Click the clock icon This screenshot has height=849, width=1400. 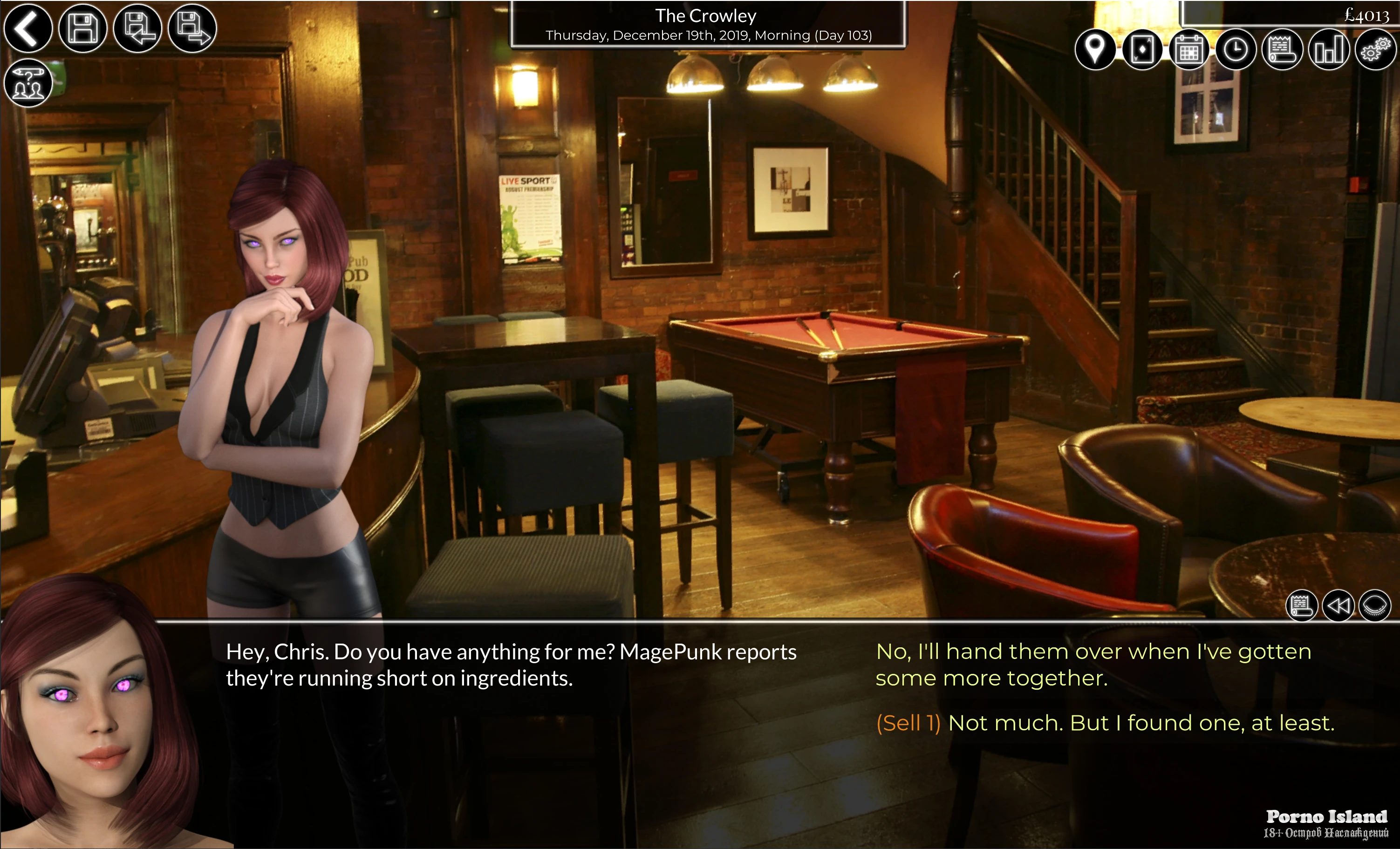[x=1235, y=50]
